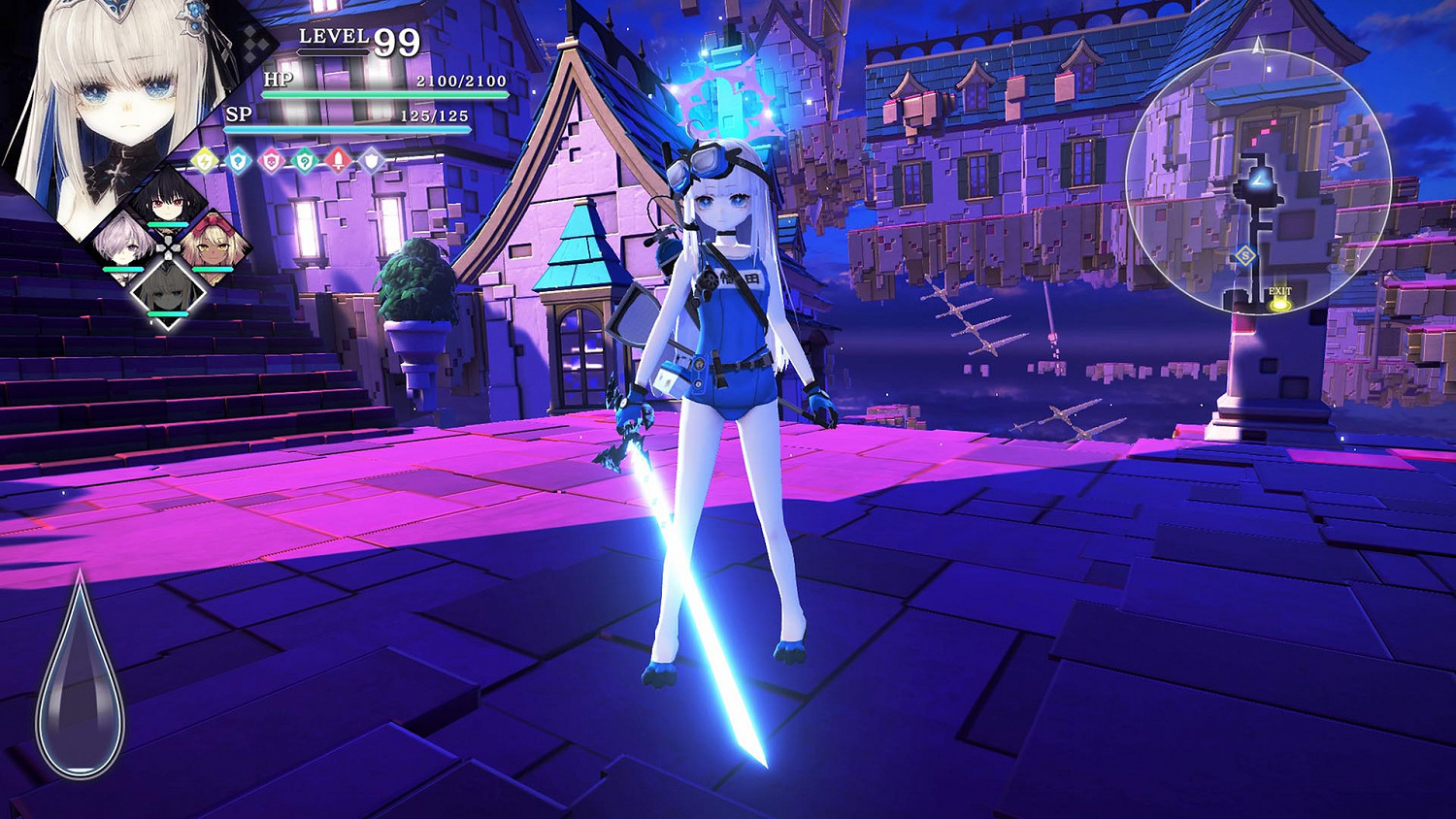Click the blue player arrow at minimap center
The width and height of the screenshot is (1456, 819).
click(1259, 179)
